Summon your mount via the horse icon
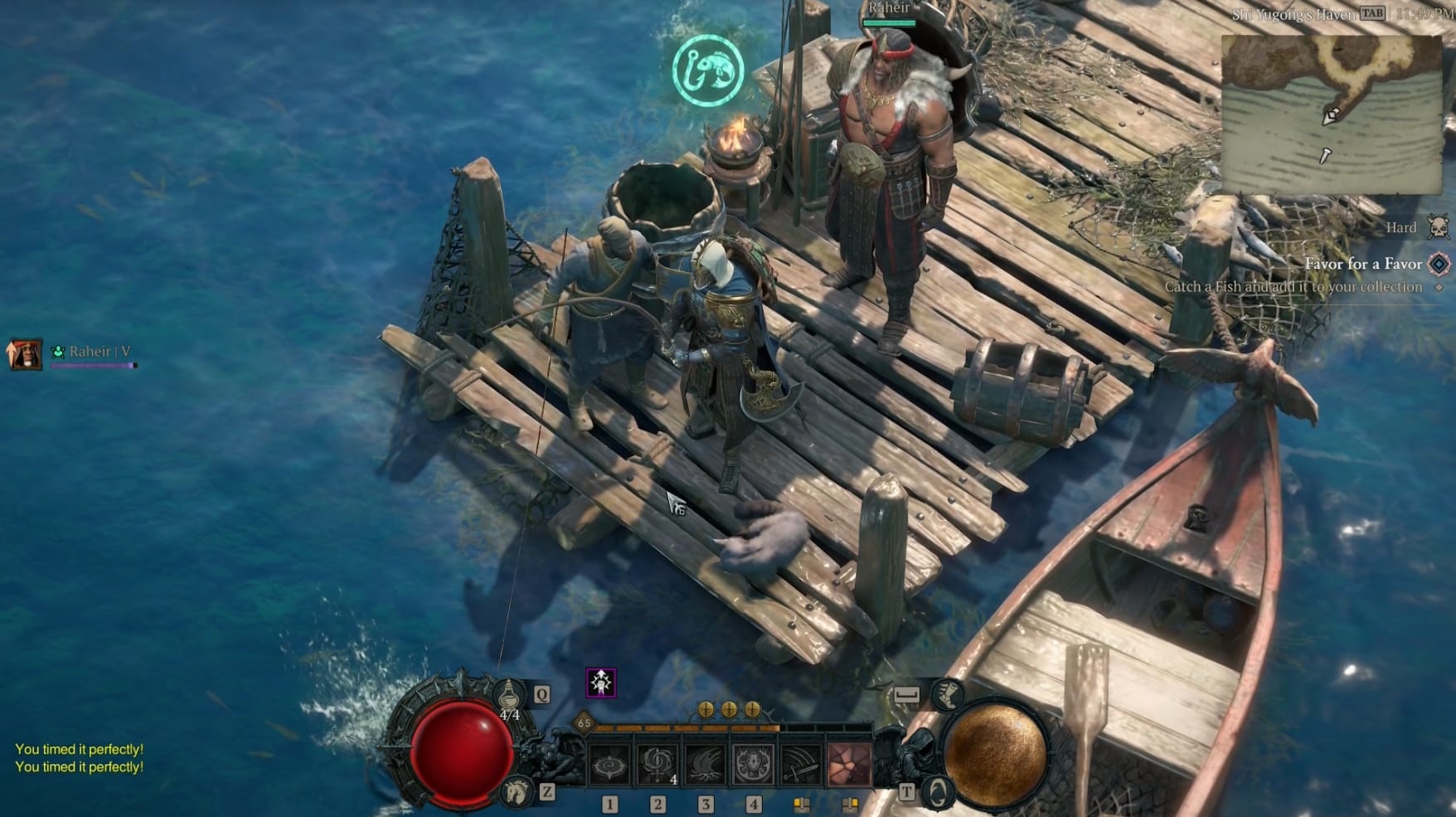 point(516,792)
